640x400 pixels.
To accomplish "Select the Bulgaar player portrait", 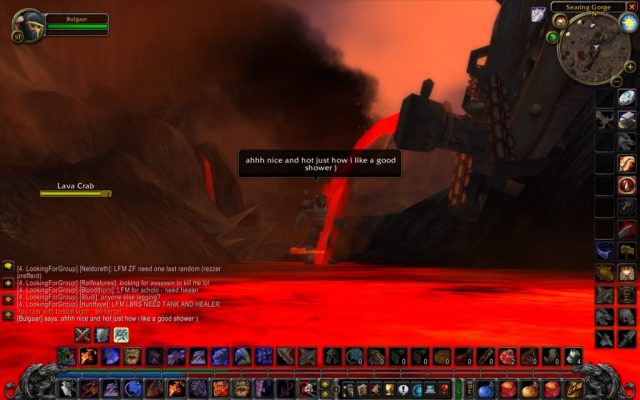I will (28, 22).
